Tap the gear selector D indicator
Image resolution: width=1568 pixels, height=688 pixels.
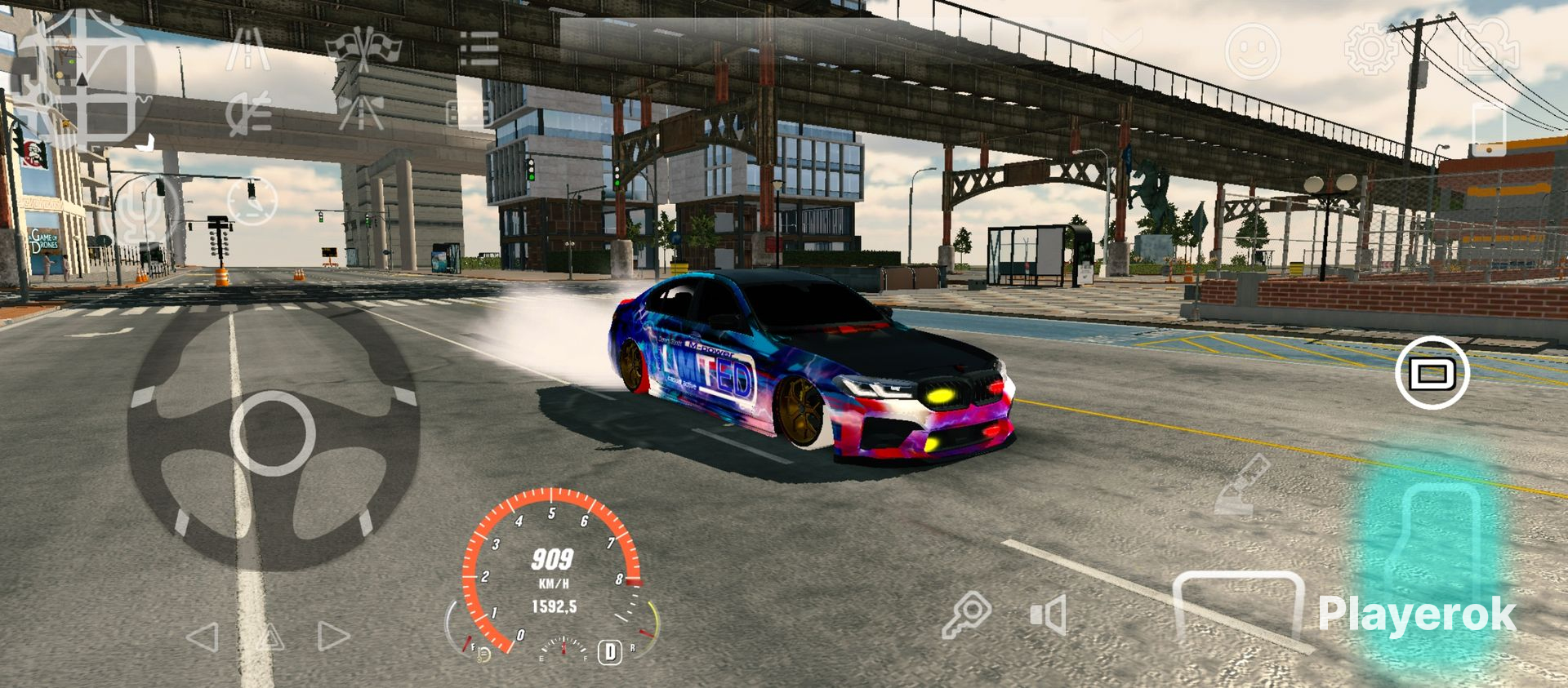[x=610, y=651]
